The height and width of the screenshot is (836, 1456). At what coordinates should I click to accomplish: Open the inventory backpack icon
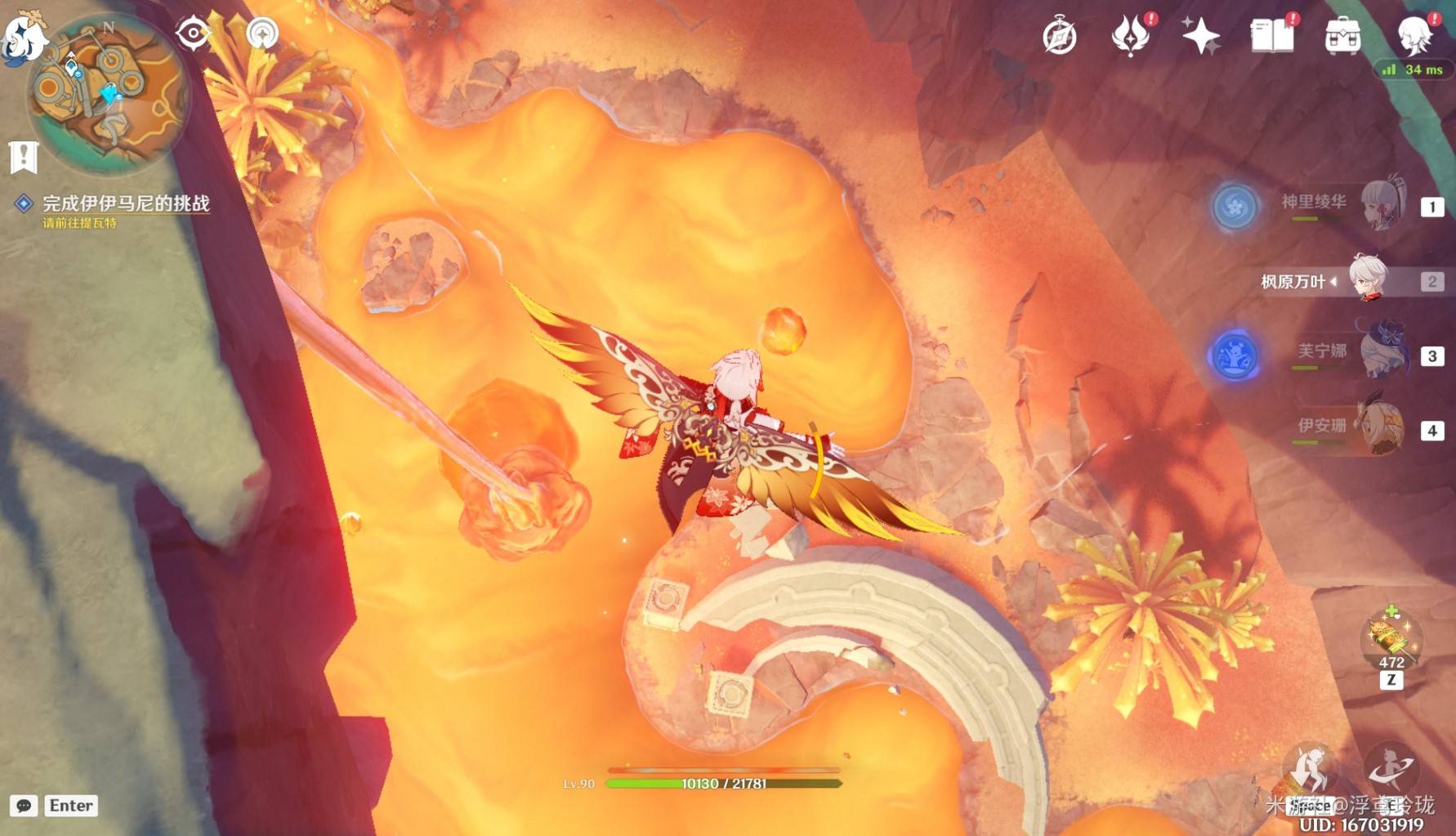point(1342,37)
